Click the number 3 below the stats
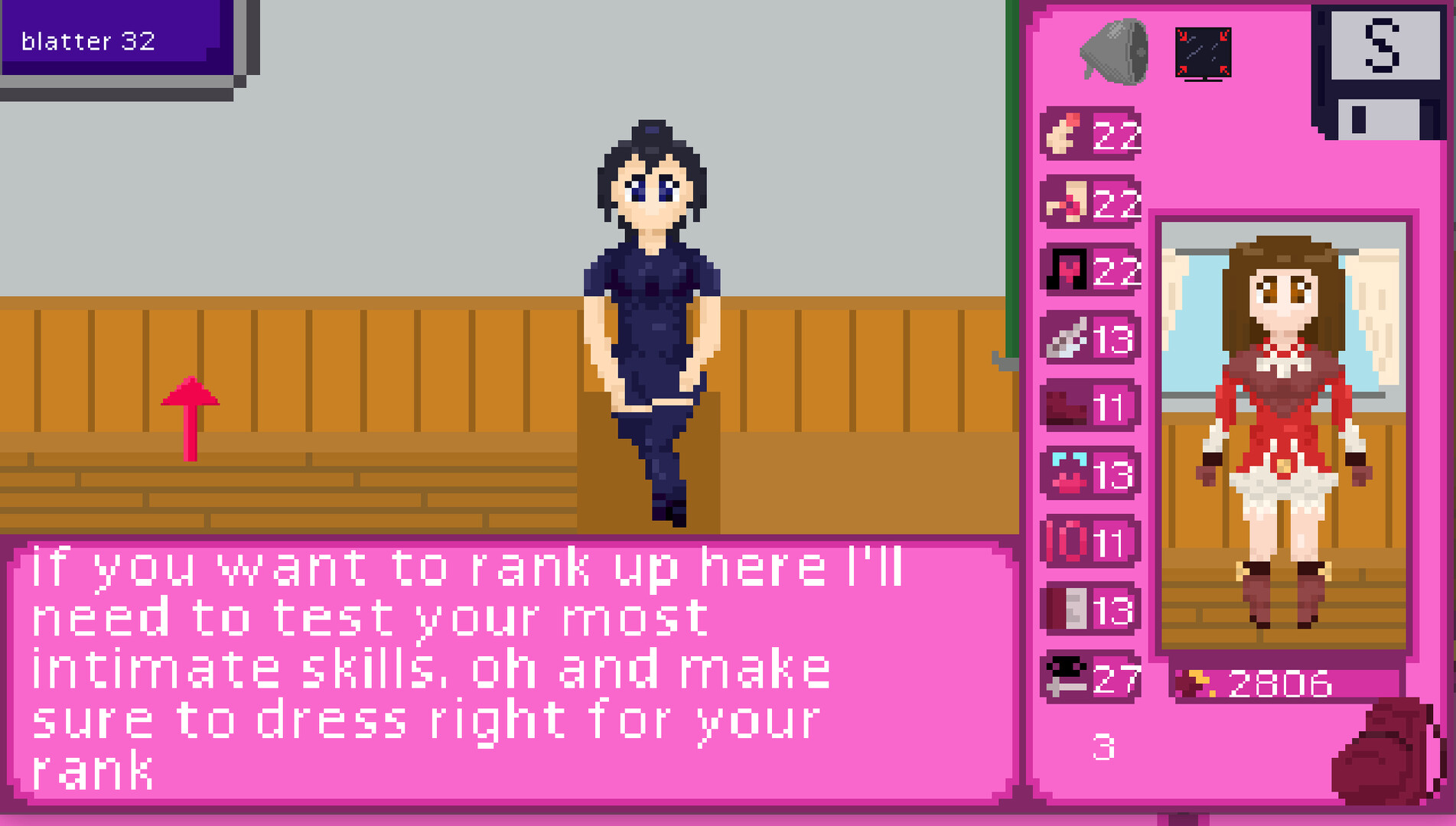Image resolution: width=1456 pixels, height=826 pixels. 1102,748
